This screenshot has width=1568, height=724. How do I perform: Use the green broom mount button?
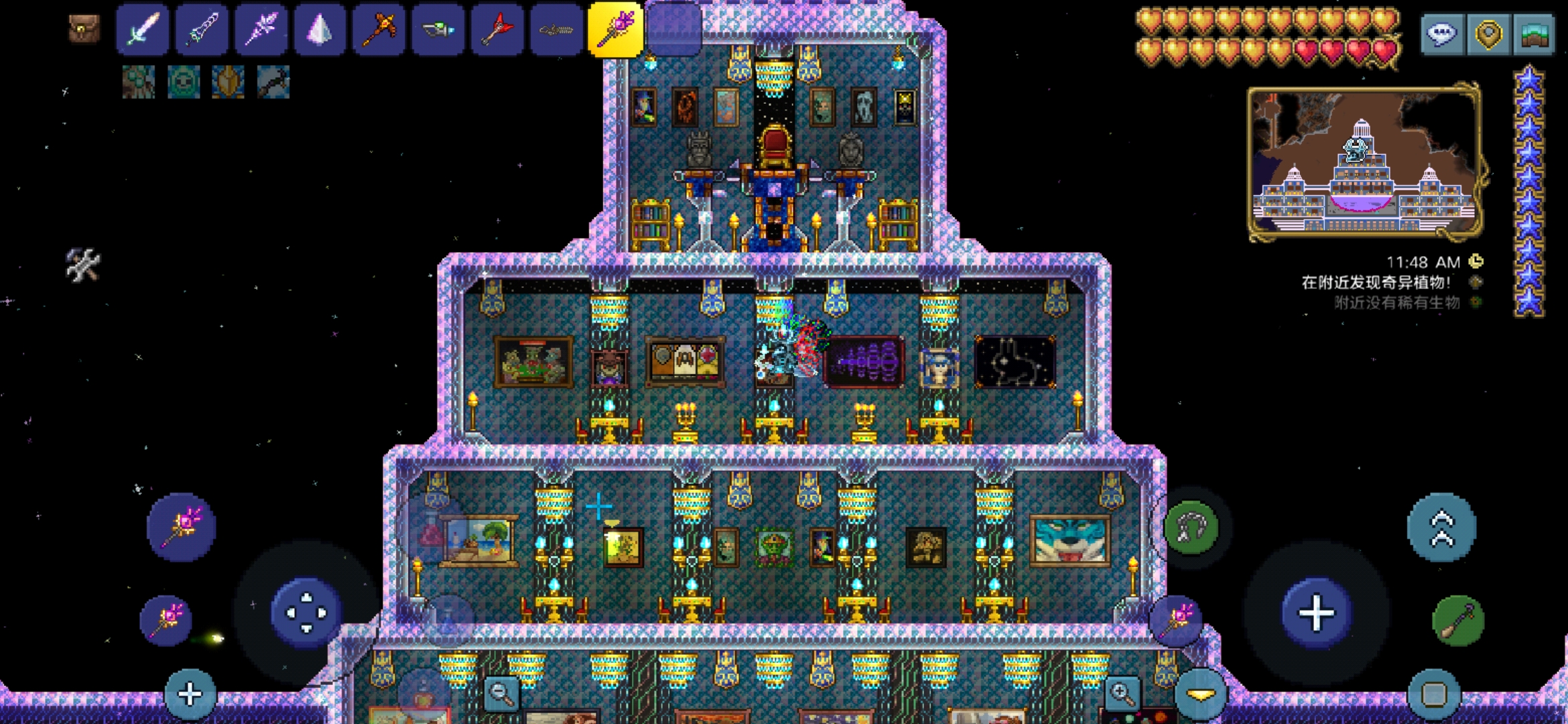(1458, 621)
